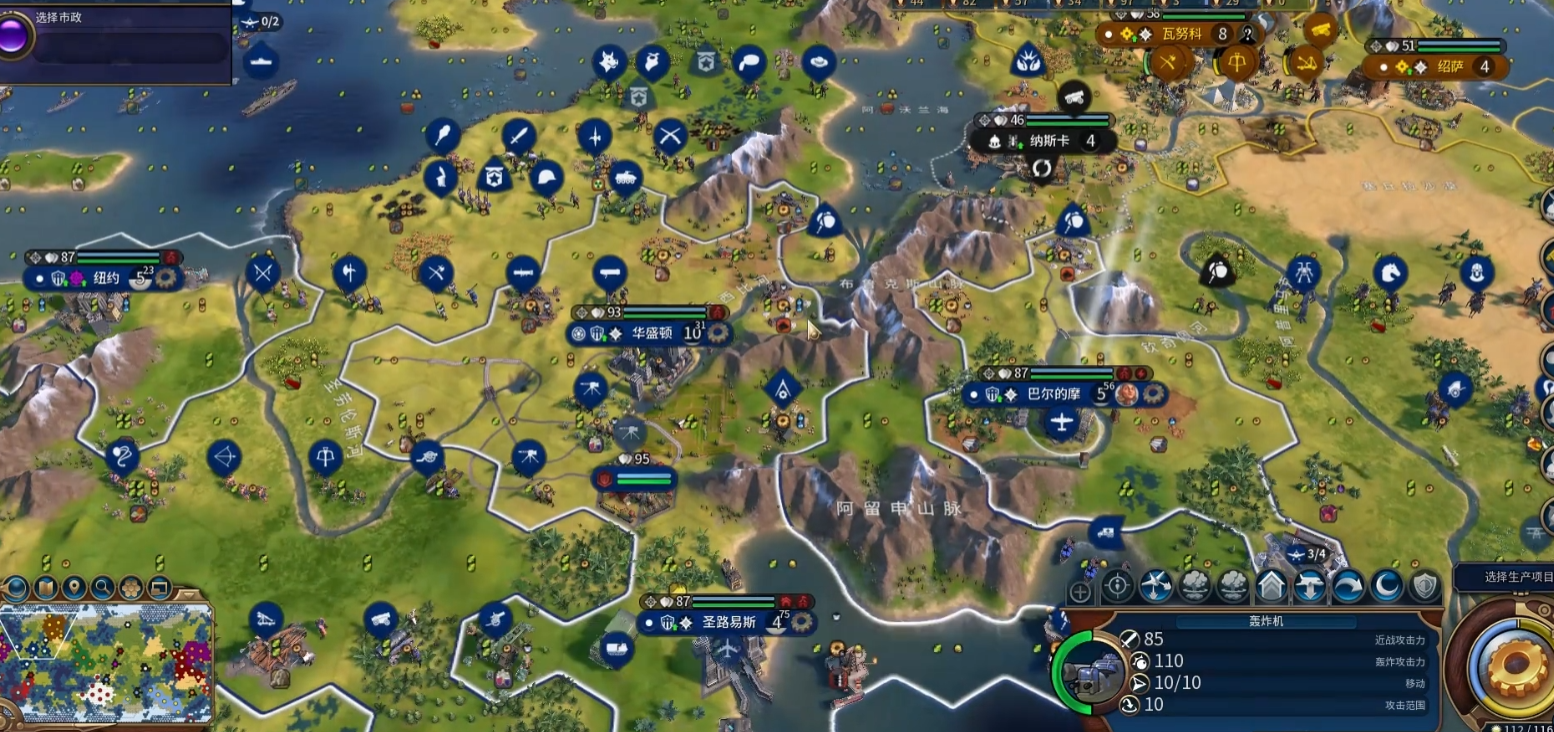
Task: Choose the re-base aircraft action
Action: tap(1309, 586)
